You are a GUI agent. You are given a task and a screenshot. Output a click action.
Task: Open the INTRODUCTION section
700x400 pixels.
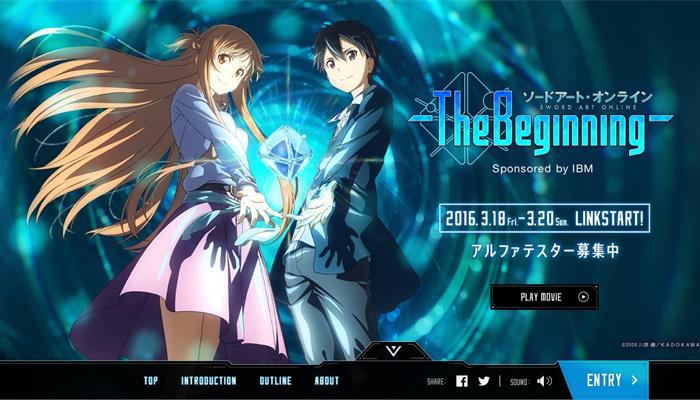point(208,381)
